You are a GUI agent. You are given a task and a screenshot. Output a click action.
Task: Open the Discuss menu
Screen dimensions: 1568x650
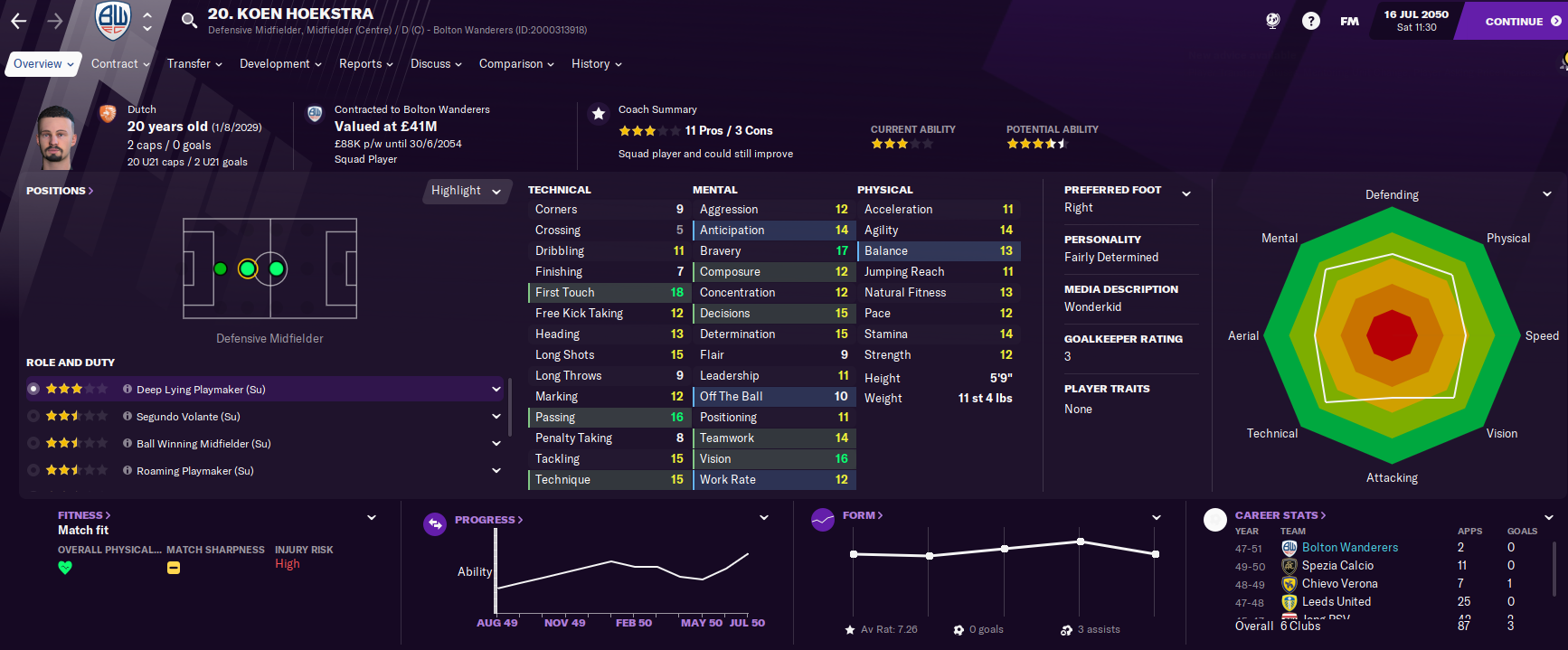click(435, 64)
